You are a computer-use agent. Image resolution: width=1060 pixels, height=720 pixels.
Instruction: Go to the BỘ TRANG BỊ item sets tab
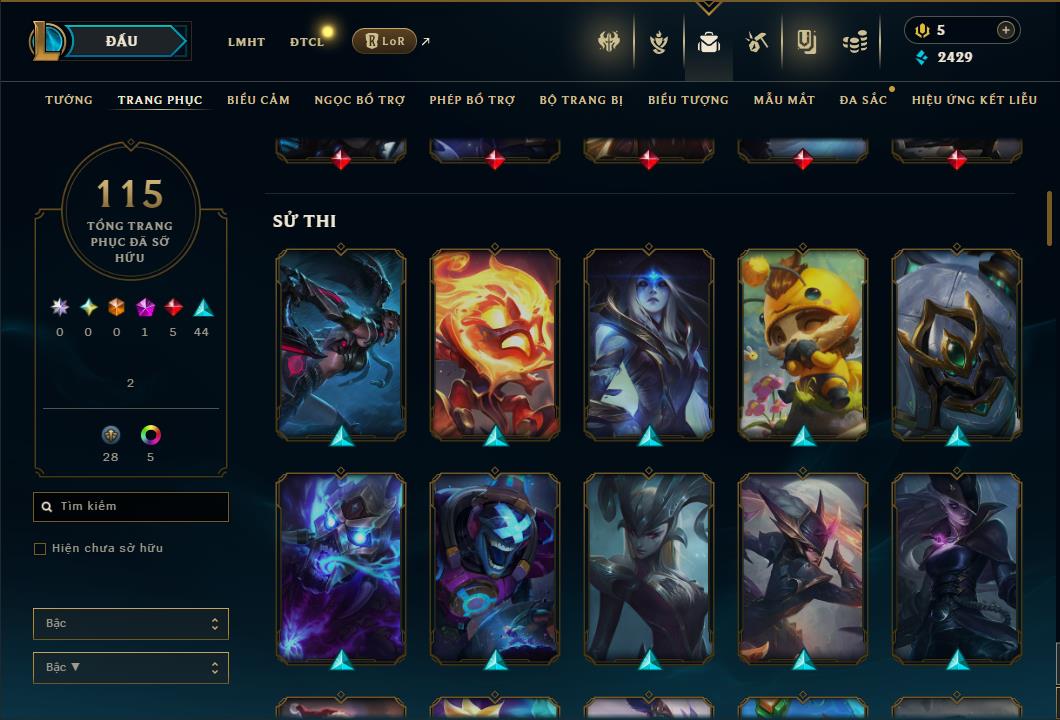click(581, 100)
